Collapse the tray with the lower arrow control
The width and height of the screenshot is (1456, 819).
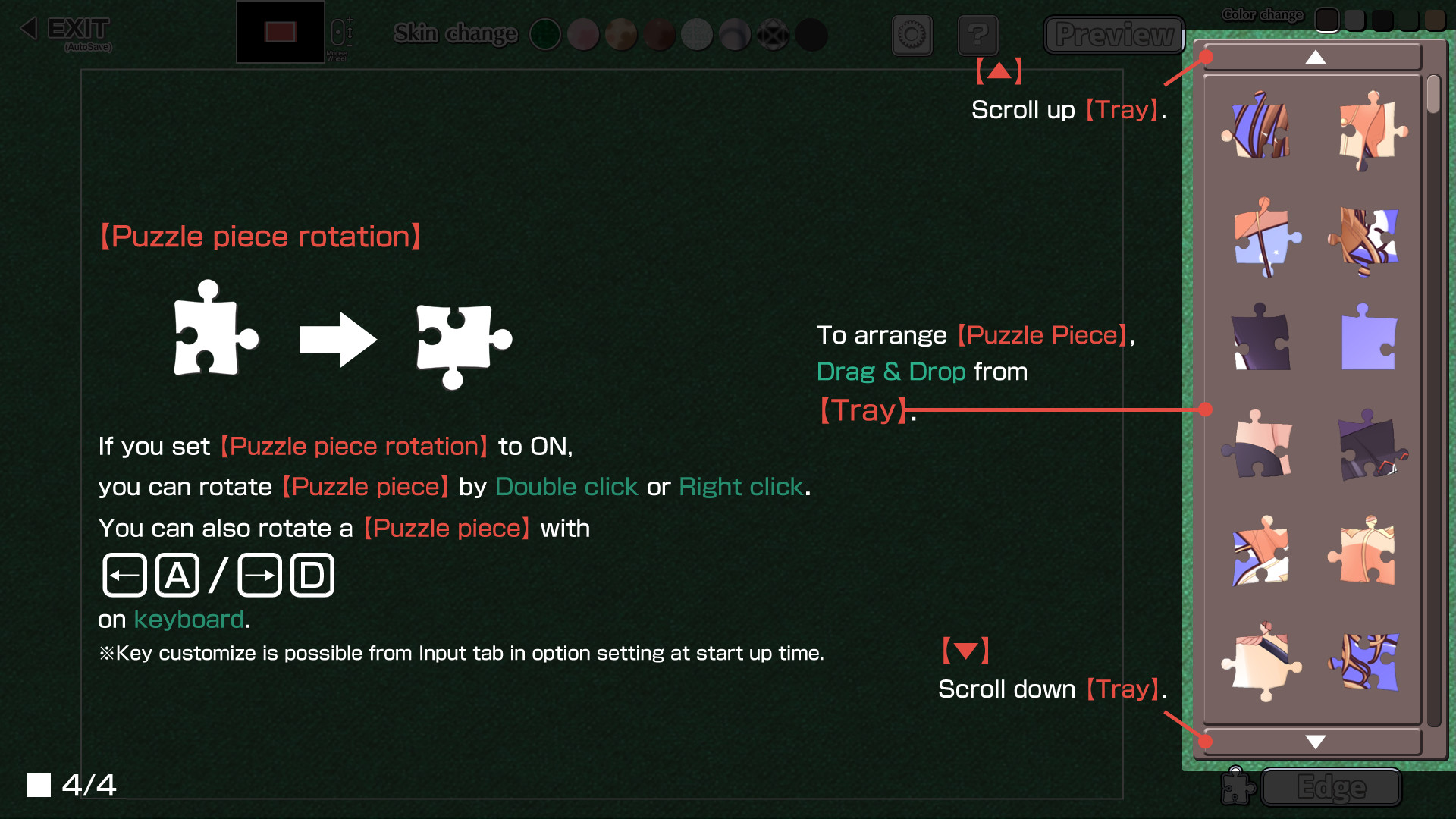coord(1316,742)
